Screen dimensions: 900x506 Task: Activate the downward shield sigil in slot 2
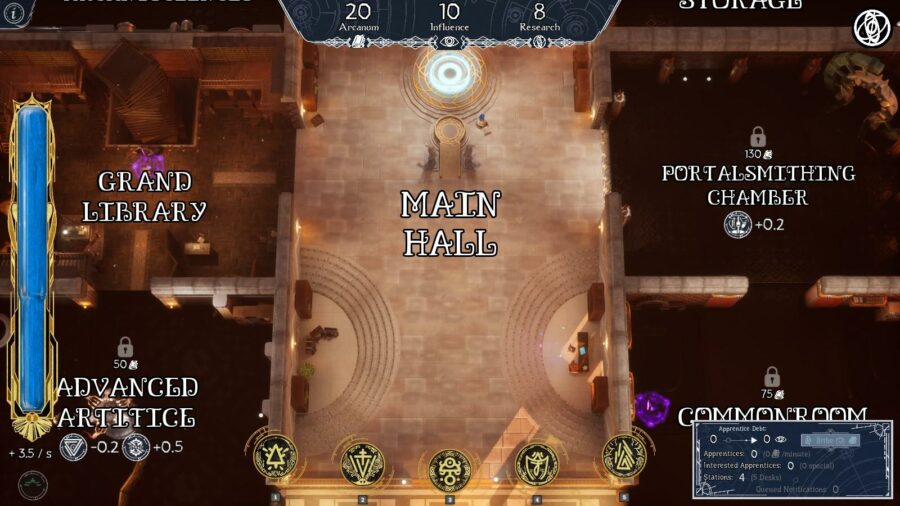pyautogui.click(x=362, y=463)
